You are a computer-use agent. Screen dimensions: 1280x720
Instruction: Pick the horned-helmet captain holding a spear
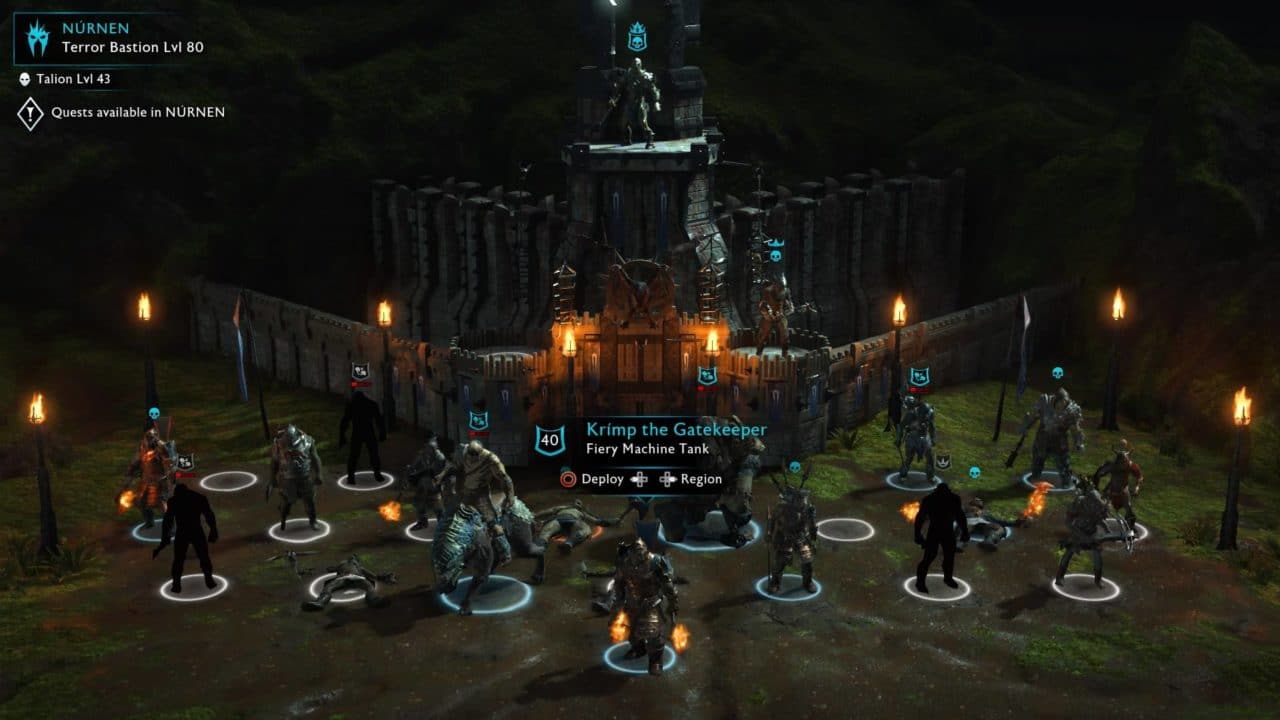pos(789,535)
